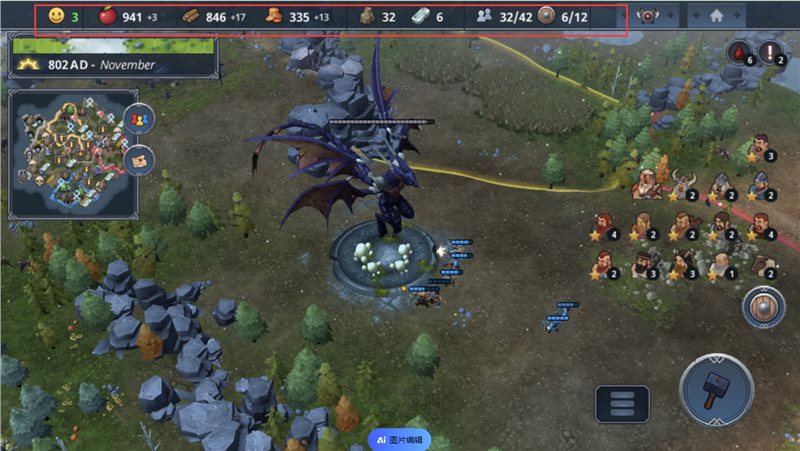
Task: Open the territory map scroll icon
Action: [x=138, y=158]
